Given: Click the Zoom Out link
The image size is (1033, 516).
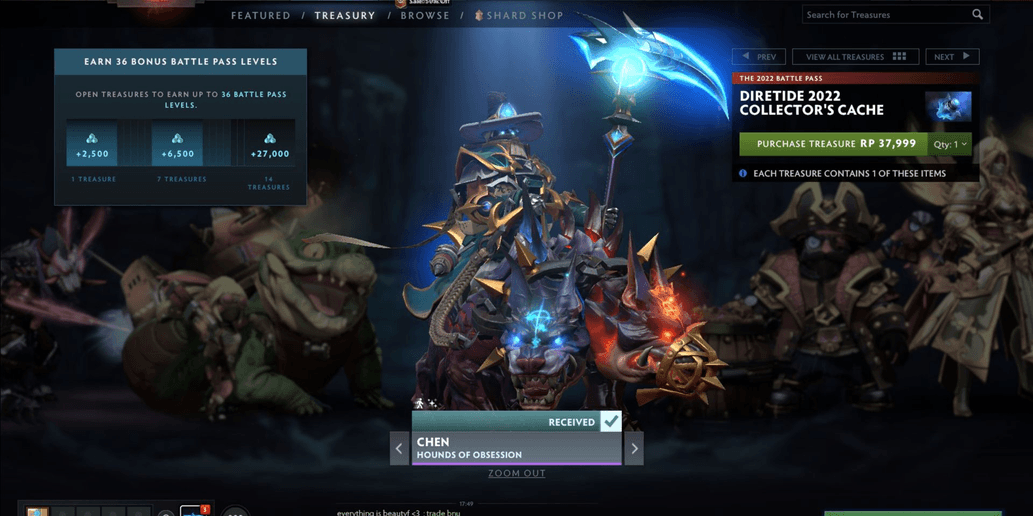Looking at the screenshot, I should click(x=517, y=473).
